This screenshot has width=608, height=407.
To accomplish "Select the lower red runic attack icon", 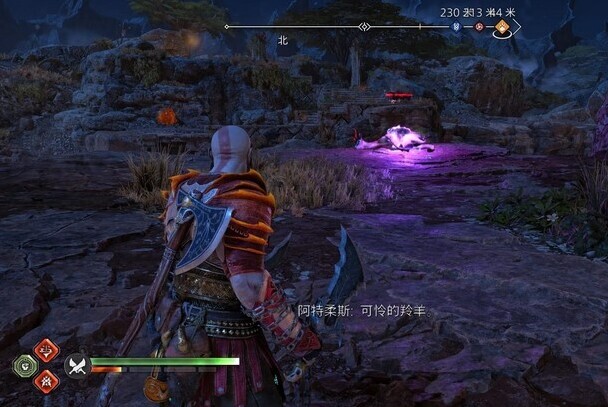I will (45, 380).
